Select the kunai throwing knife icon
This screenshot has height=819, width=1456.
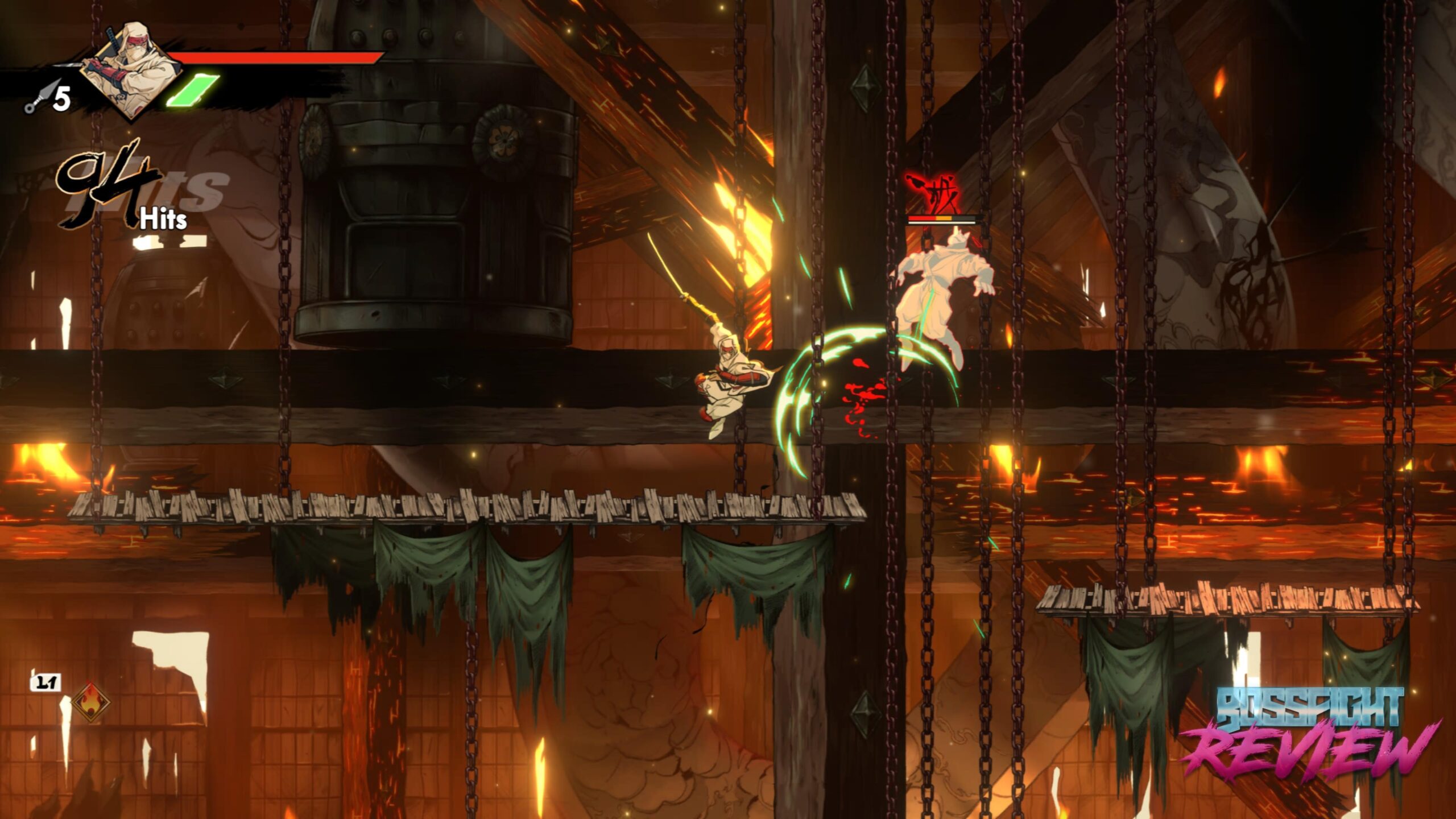40,98
